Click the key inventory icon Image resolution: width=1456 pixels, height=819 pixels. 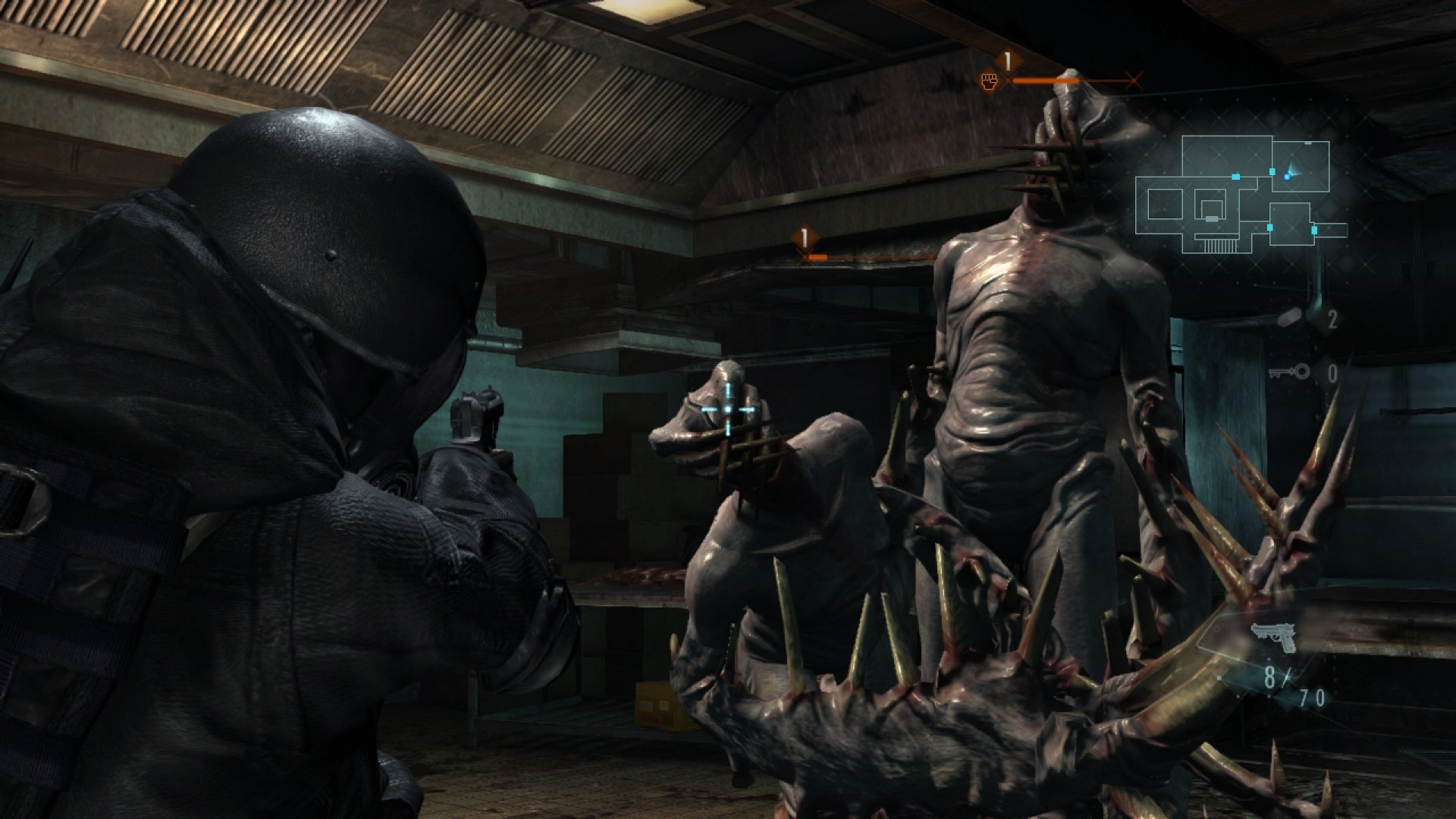[1291, 371]
